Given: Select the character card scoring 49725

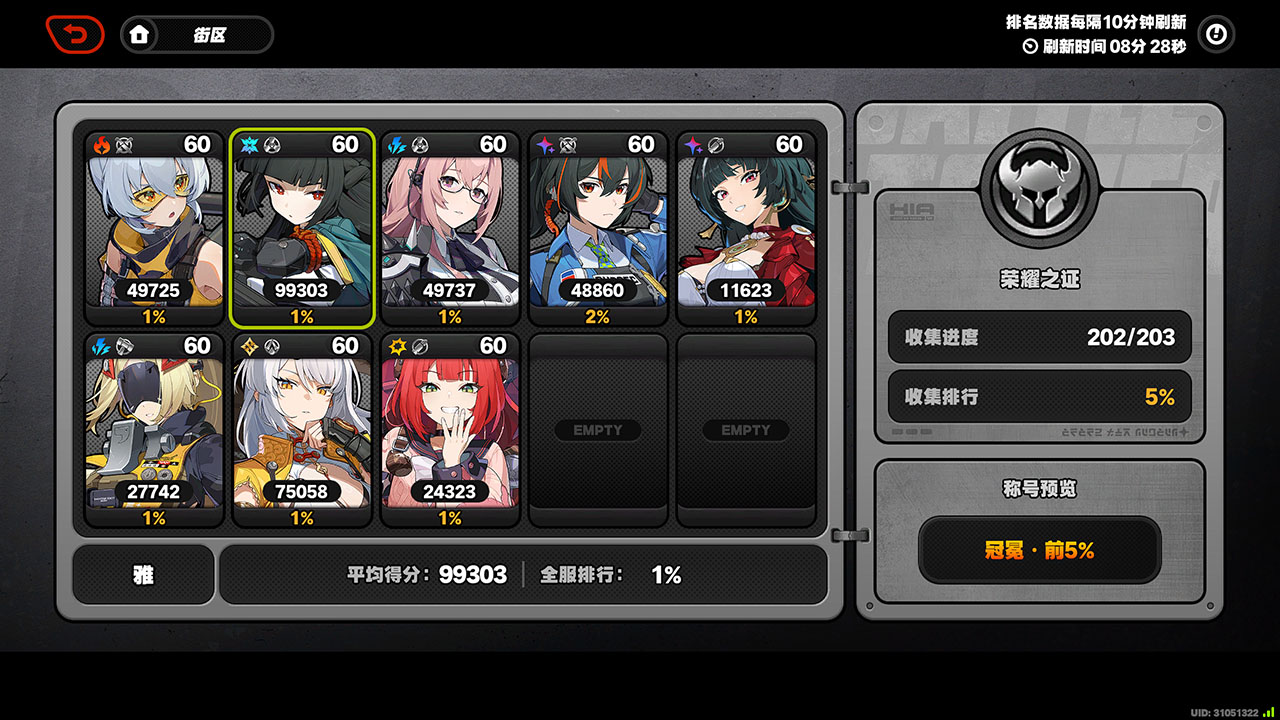Looking at the screenshot, I should 153,230.
